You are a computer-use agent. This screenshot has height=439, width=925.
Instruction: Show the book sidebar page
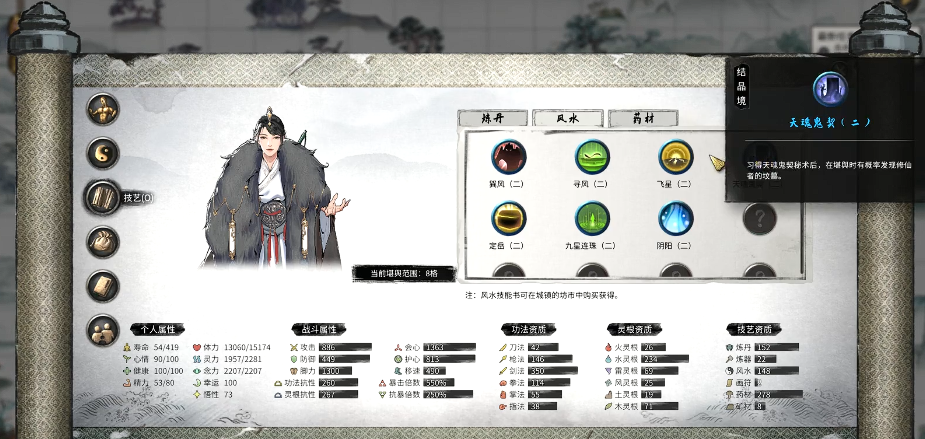coord(102,285)
